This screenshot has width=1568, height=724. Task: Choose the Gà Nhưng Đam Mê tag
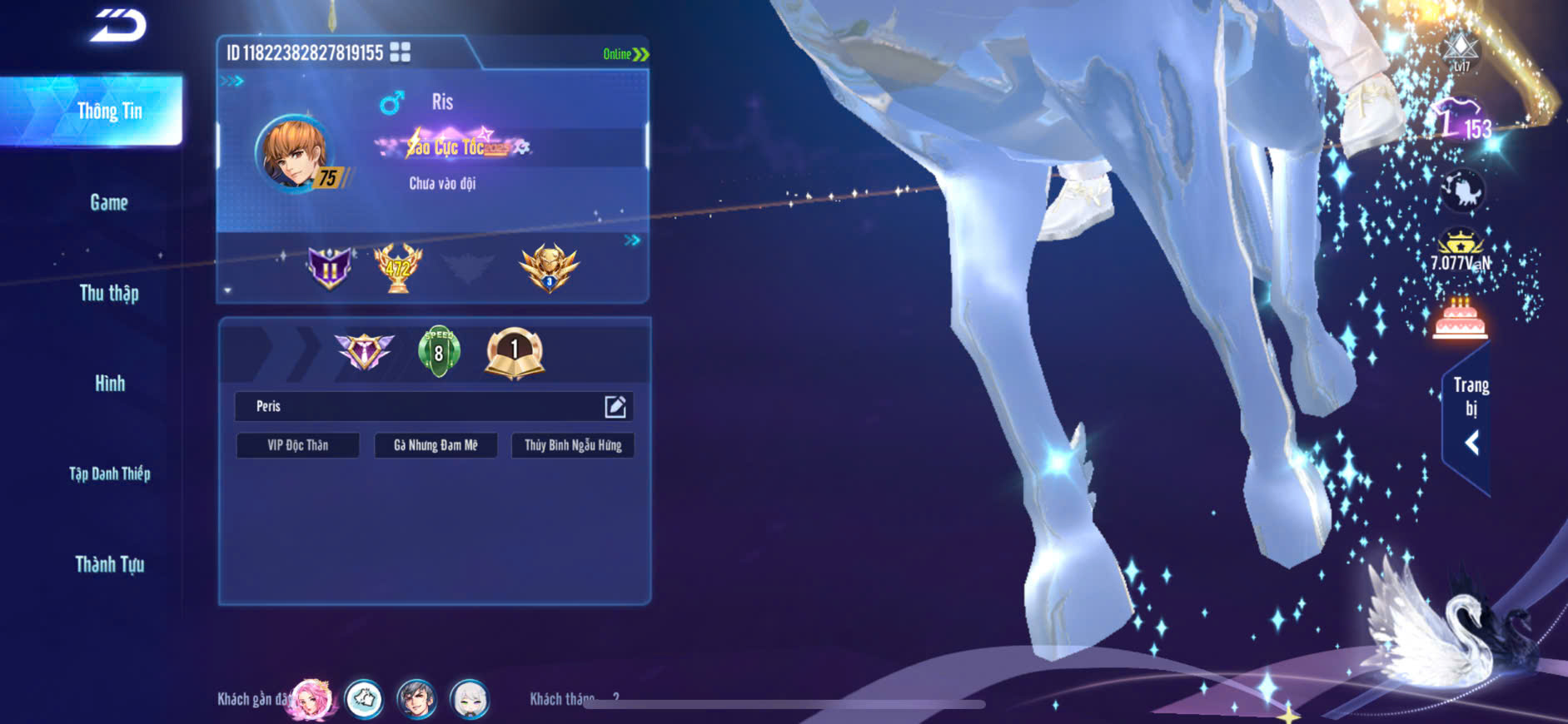(436, 445)
